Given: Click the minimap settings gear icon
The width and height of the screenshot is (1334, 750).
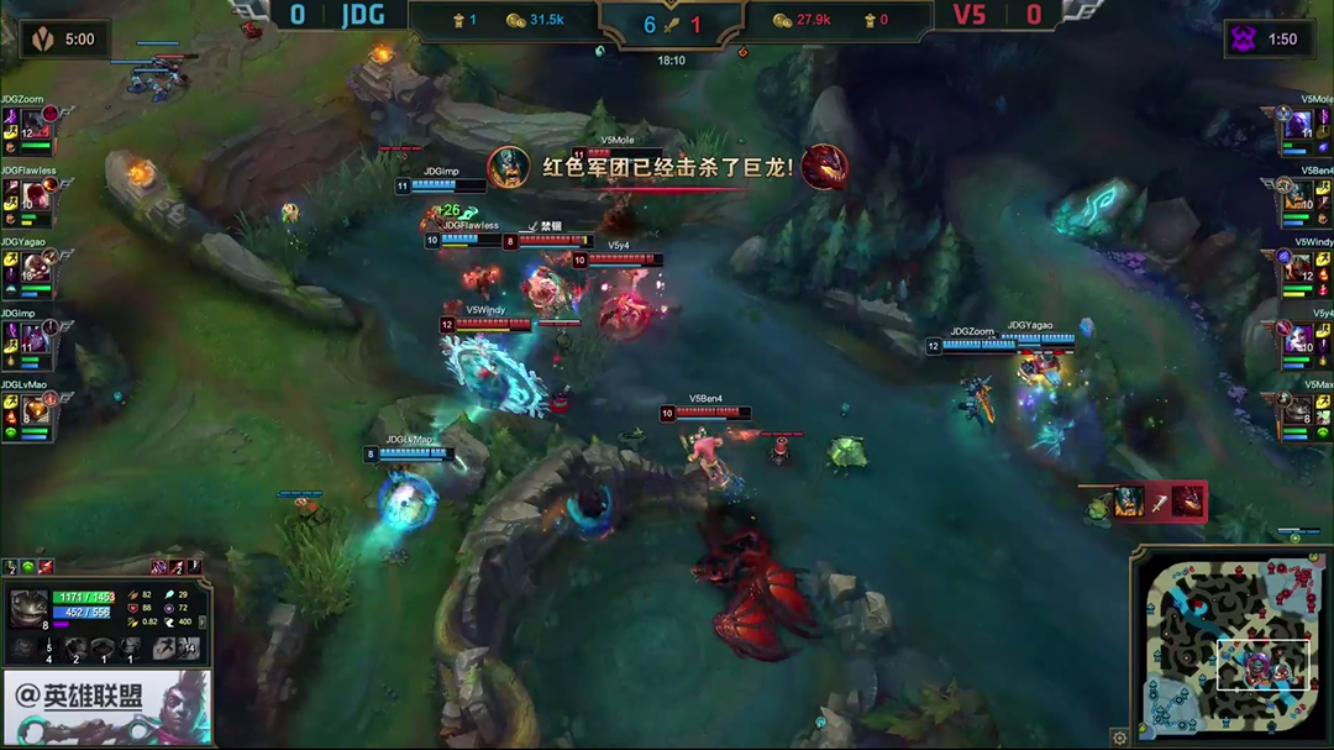Looking at the screenshot, I should [1119, 737].
